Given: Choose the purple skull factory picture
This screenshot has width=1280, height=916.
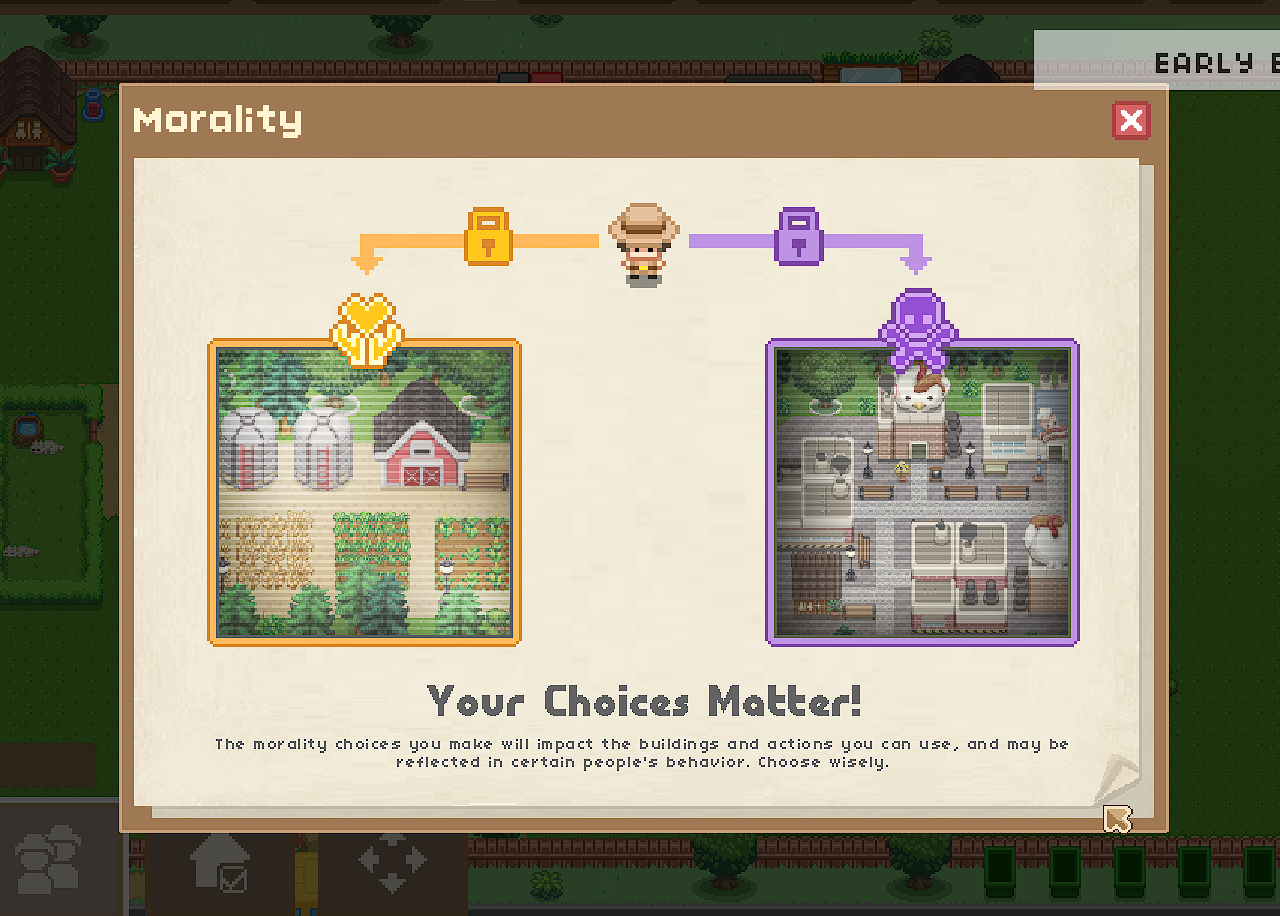Looking at the screenshot, I should 921,492.
